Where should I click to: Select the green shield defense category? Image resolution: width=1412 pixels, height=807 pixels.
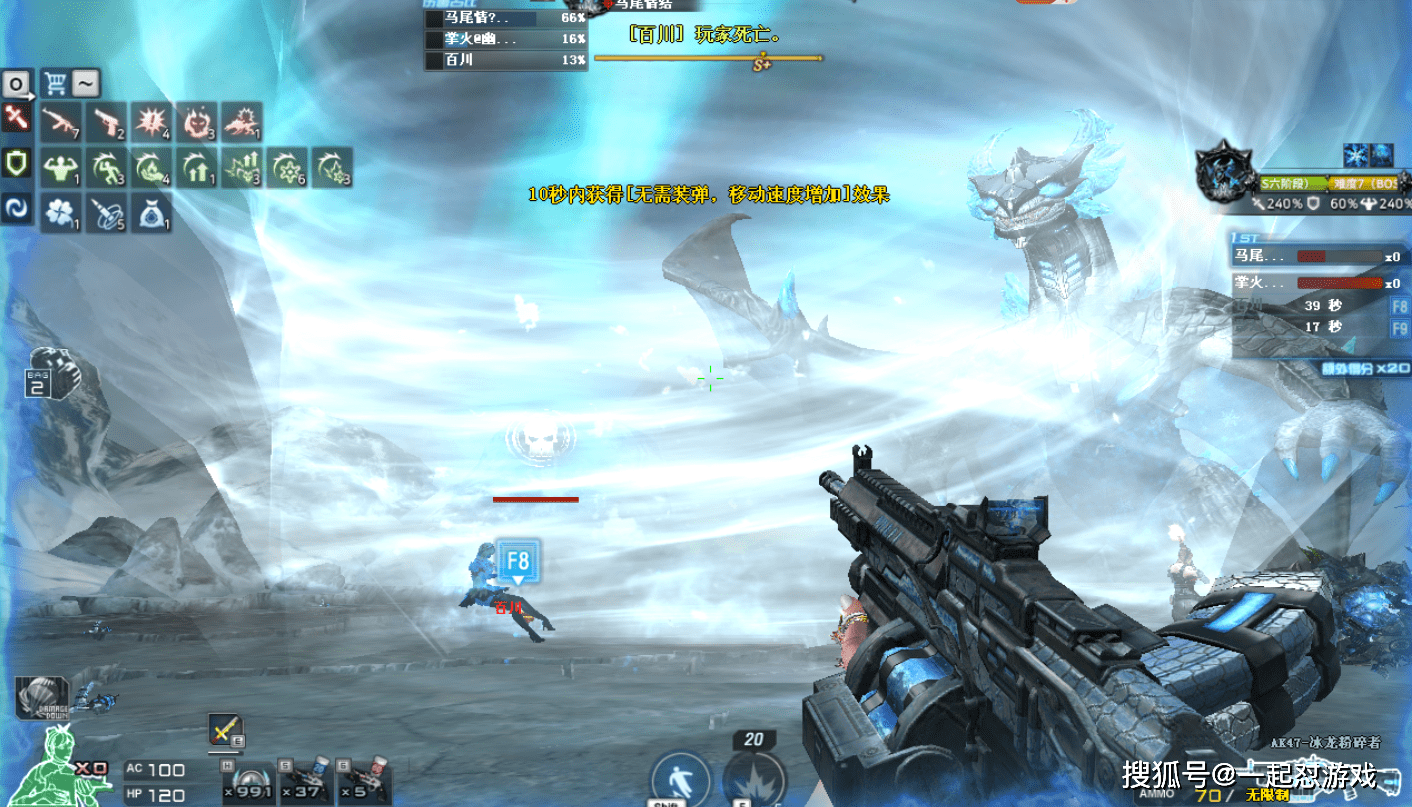coord(16,163)
